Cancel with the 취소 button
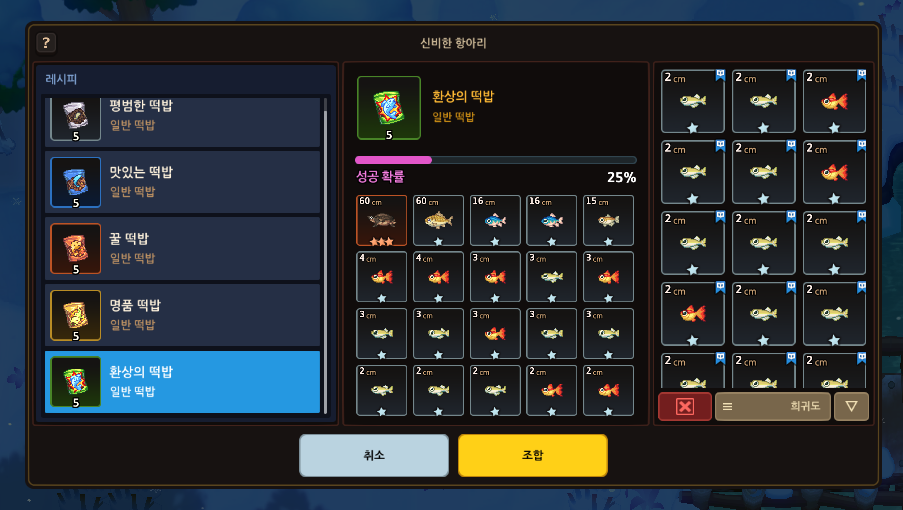The height and width of the screenshot is (510, 903). pos(374,455)
